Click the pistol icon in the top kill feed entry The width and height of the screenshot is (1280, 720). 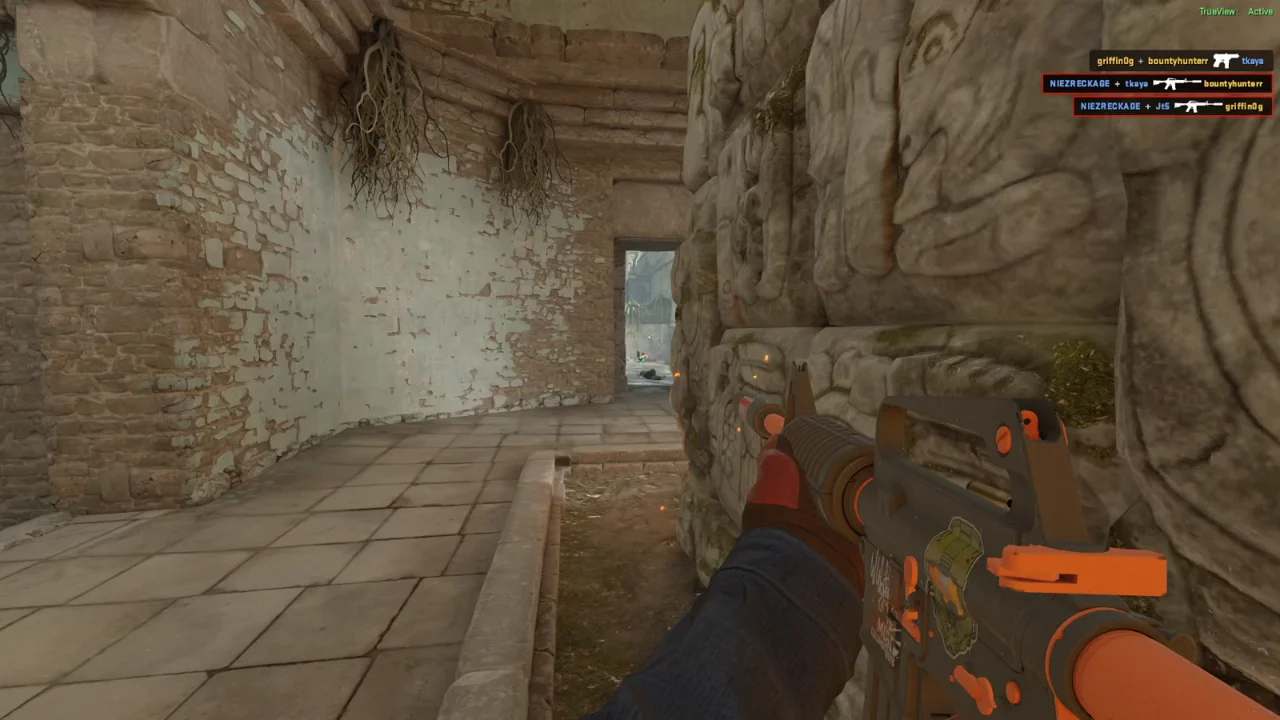1226,60
